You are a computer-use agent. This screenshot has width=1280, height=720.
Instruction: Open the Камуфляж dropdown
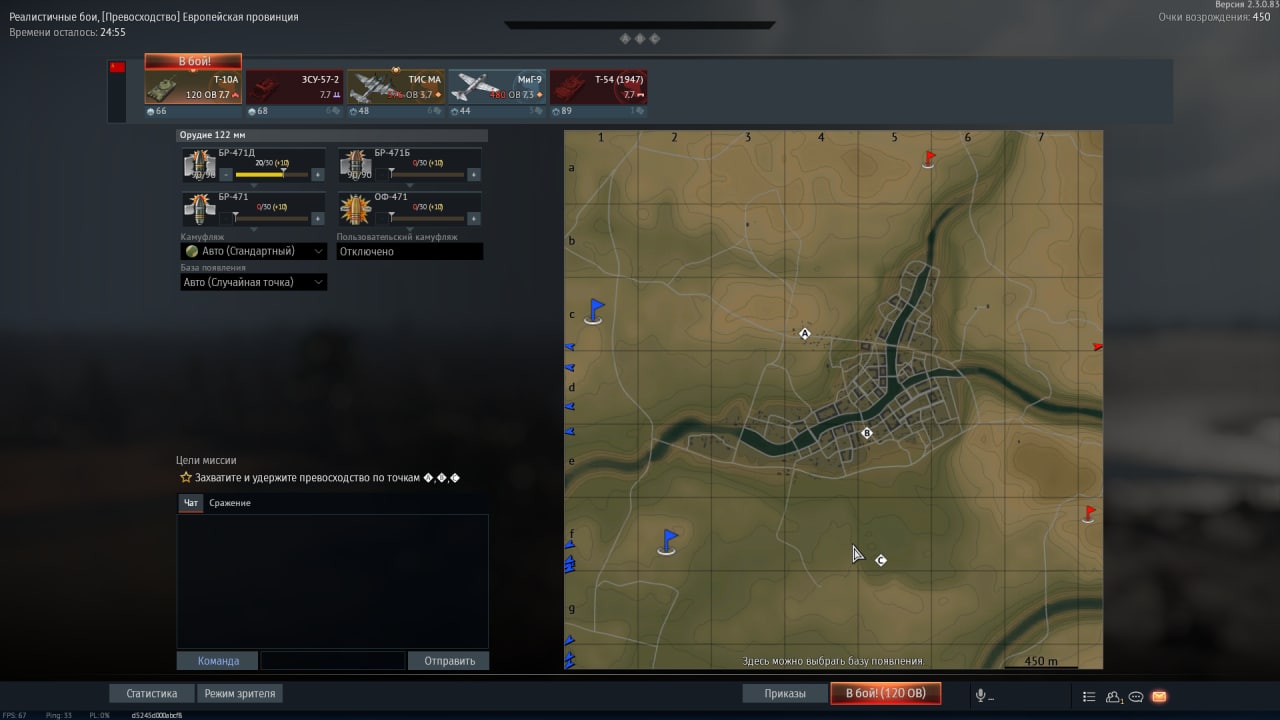(254, 251)
